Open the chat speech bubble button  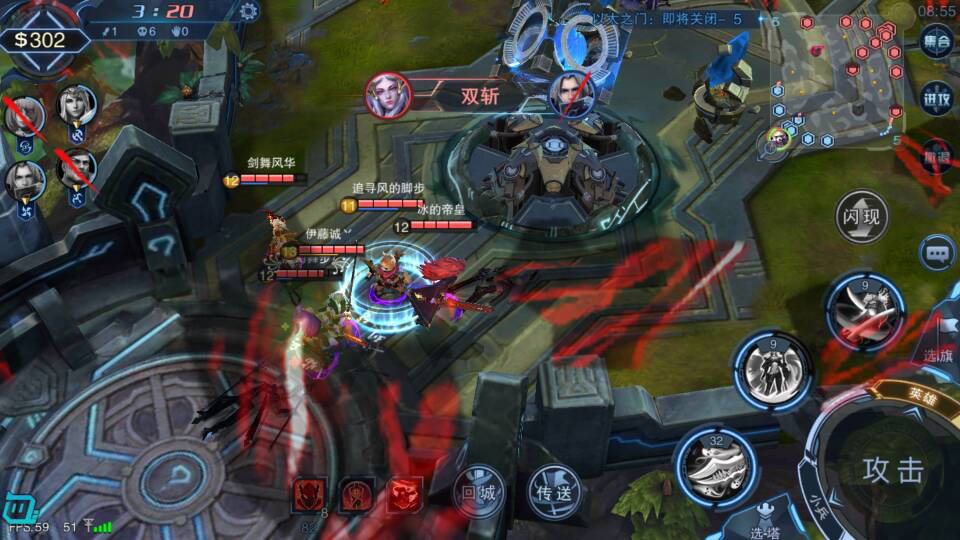pyautogui.click(x=937, y=253)
